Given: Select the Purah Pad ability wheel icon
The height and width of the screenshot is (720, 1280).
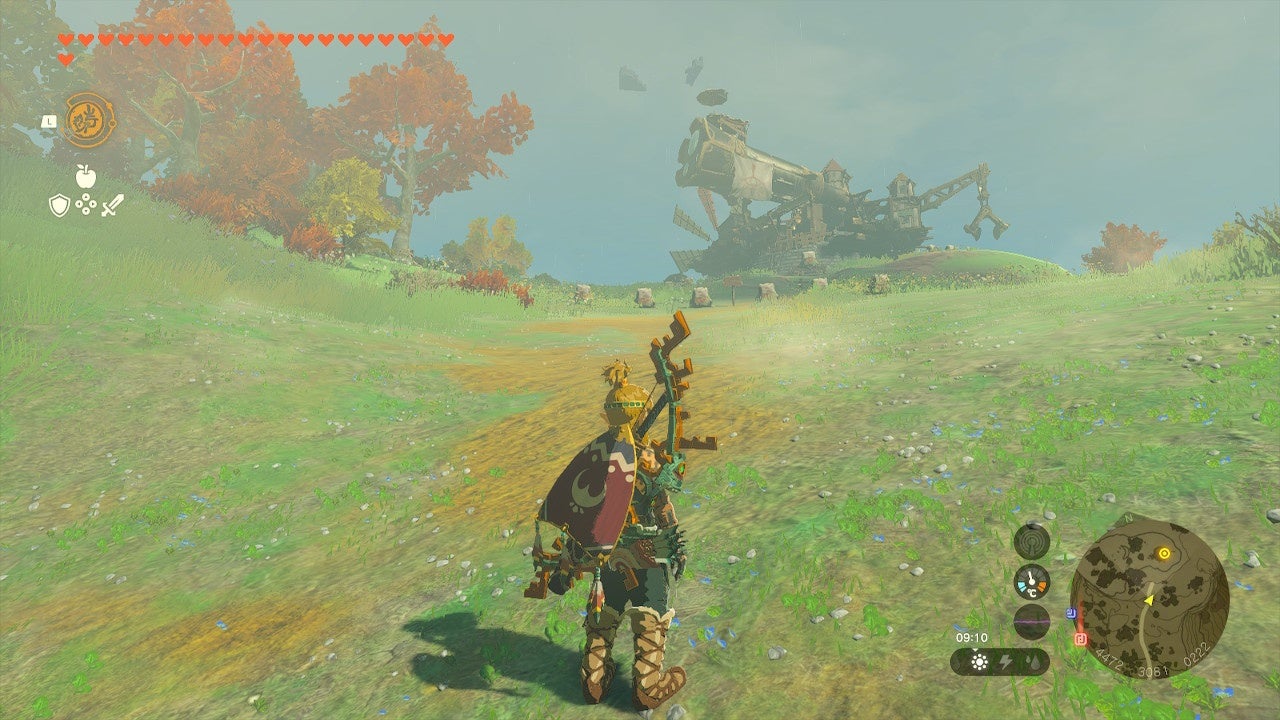Looking at the screenshot, I should click(88, 119).
